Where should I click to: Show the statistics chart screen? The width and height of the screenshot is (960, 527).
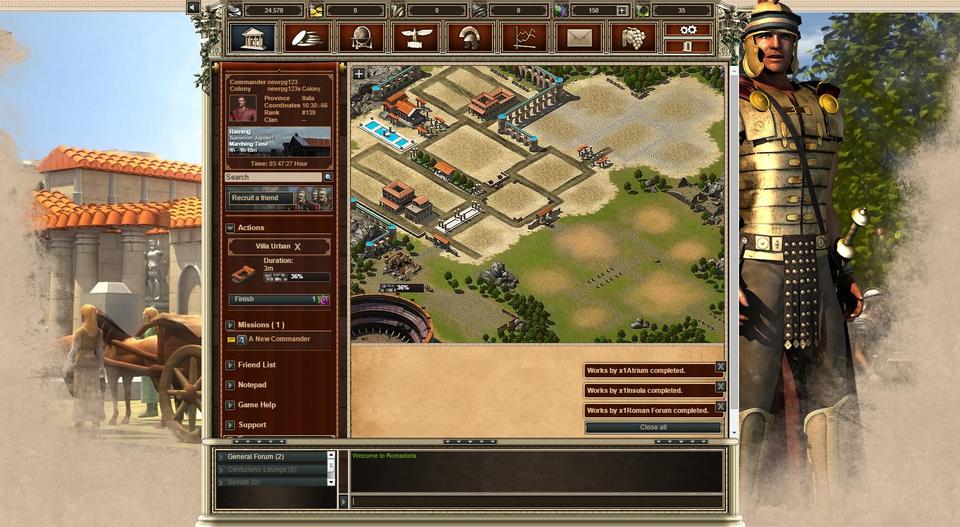[x=524, y=38]
